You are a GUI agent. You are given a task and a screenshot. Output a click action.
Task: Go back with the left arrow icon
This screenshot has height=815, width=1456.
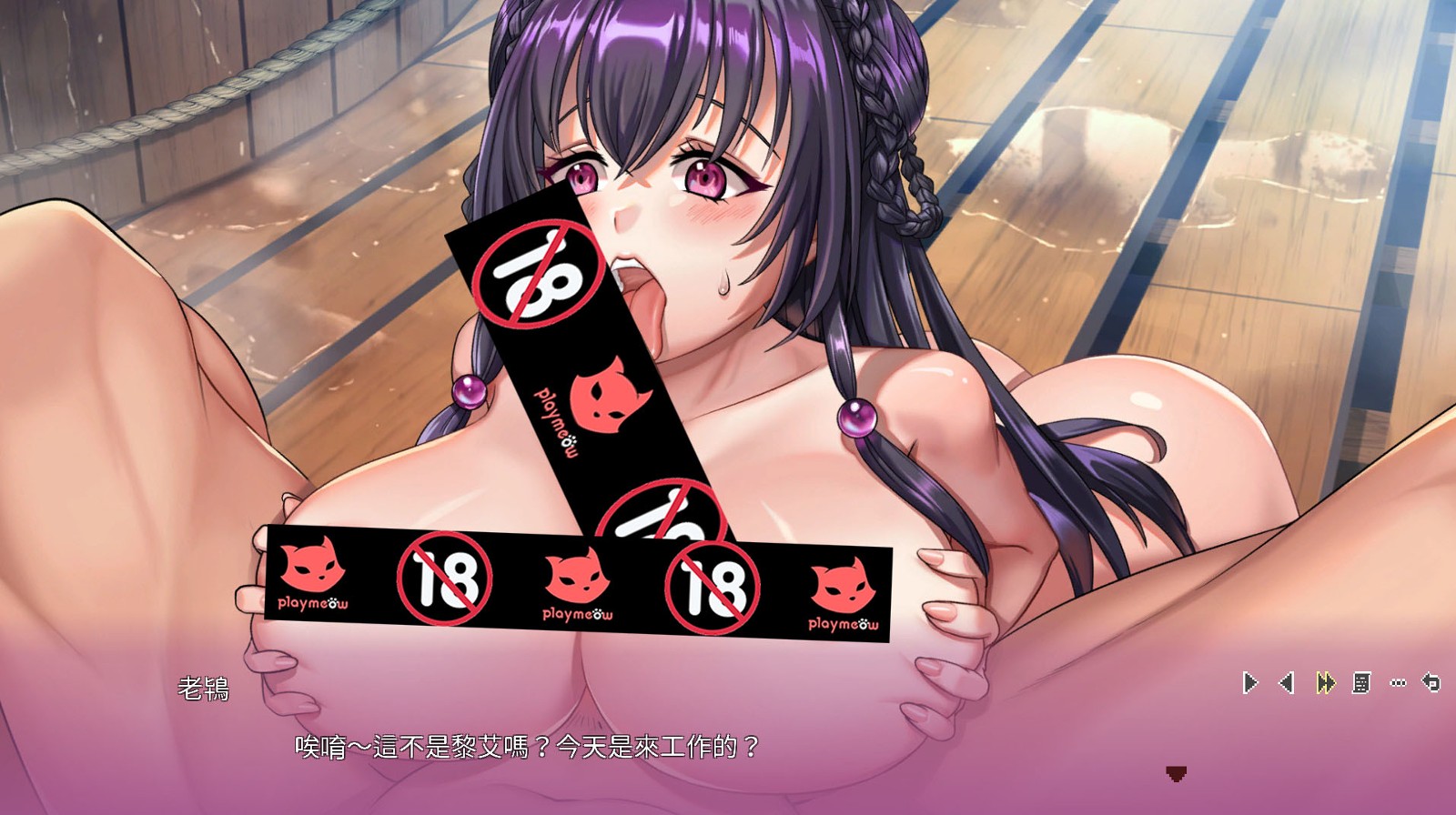pos(1287,682)
